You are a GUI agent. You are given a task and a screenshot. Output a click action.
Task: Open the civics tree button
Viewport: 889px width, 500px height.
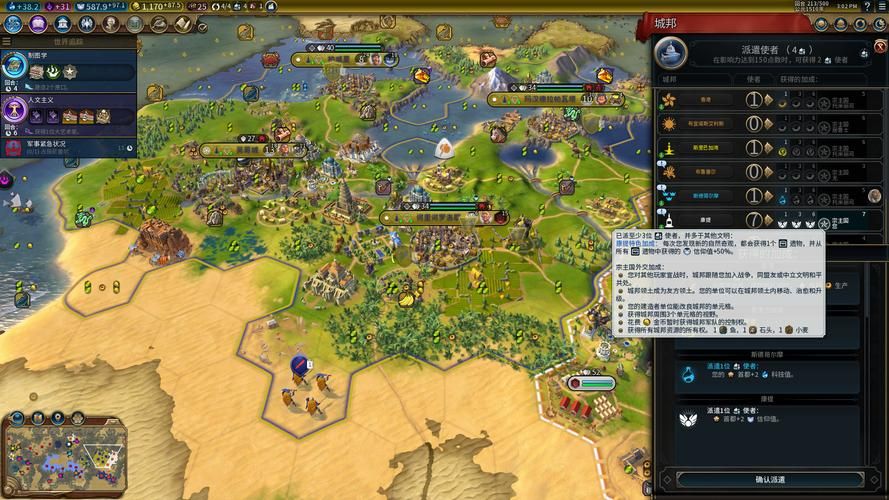38,23
